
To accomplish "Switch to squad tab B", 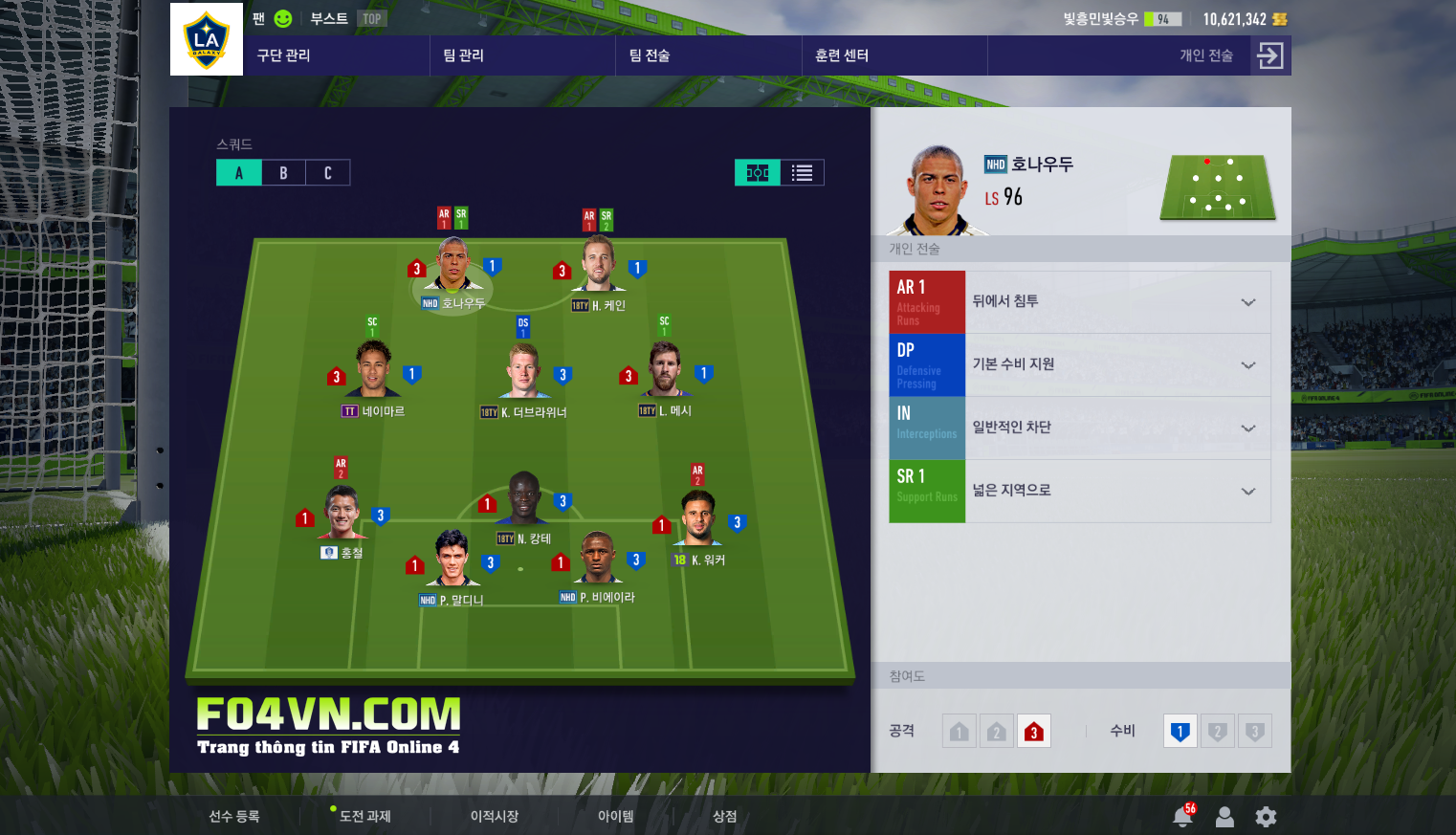I will [x=283, y=173].
